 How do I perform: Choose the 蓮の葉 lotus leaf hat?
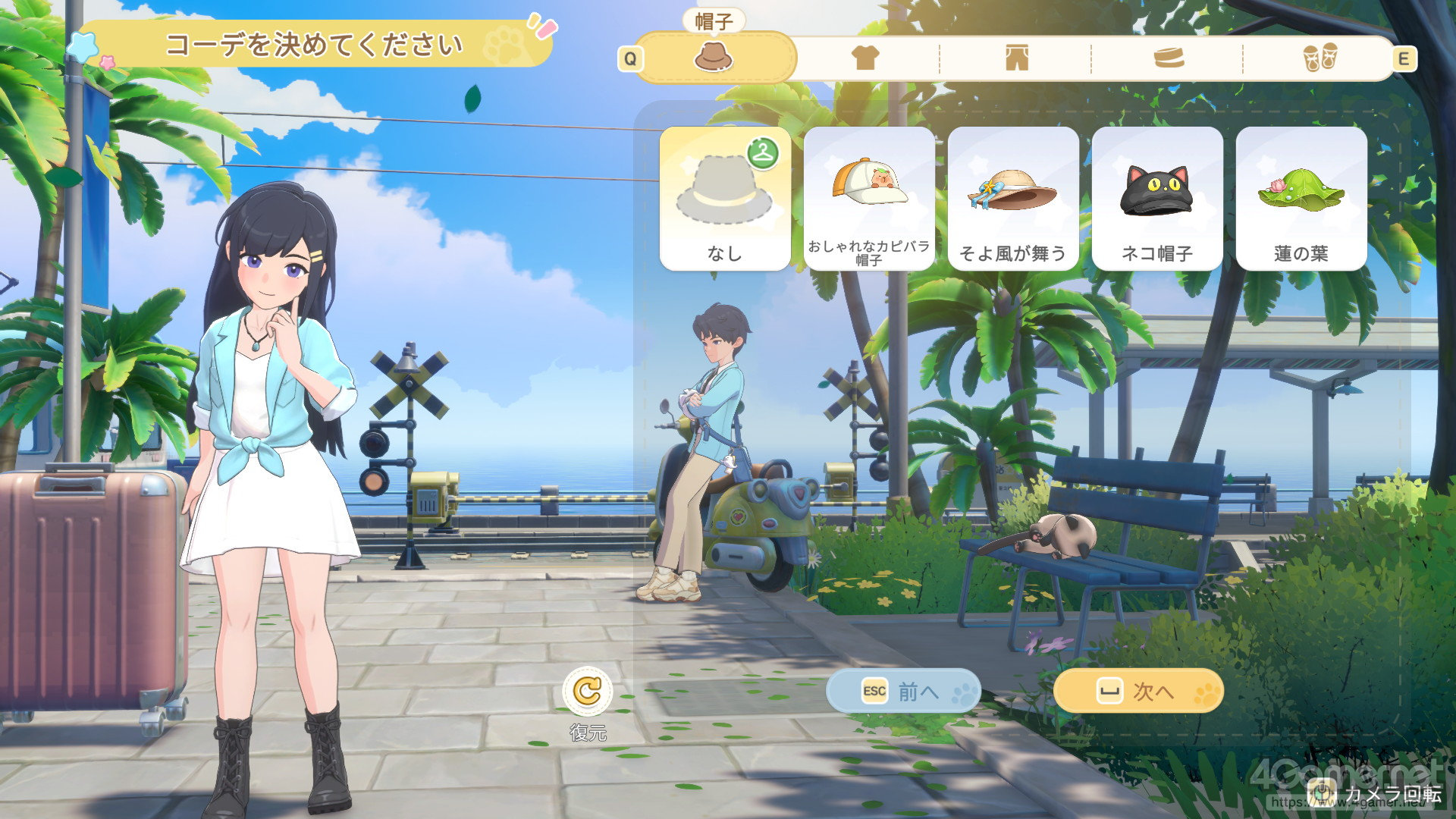coord(1301,199)
